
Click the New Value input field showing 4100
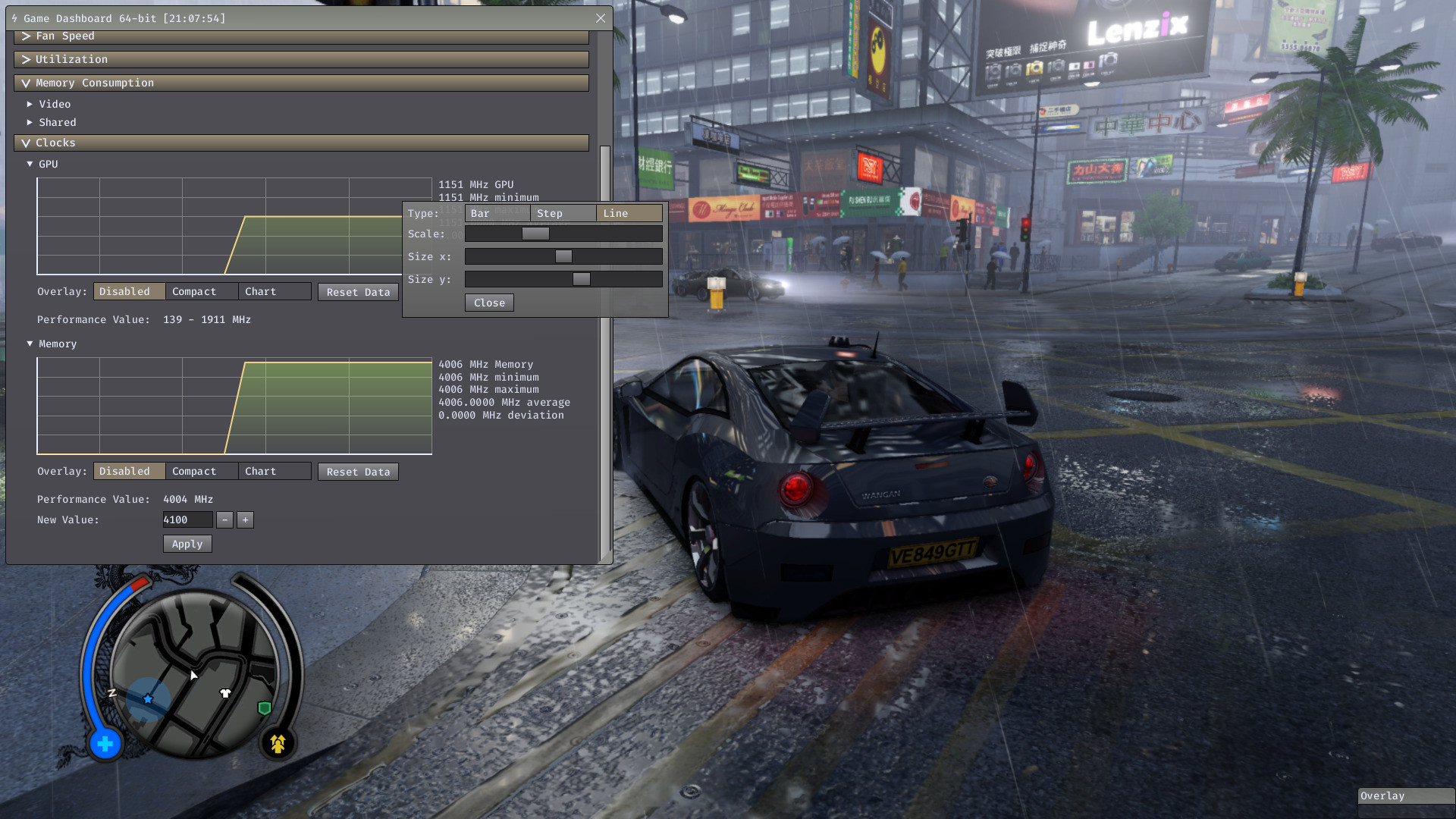[x=187, y=519]
